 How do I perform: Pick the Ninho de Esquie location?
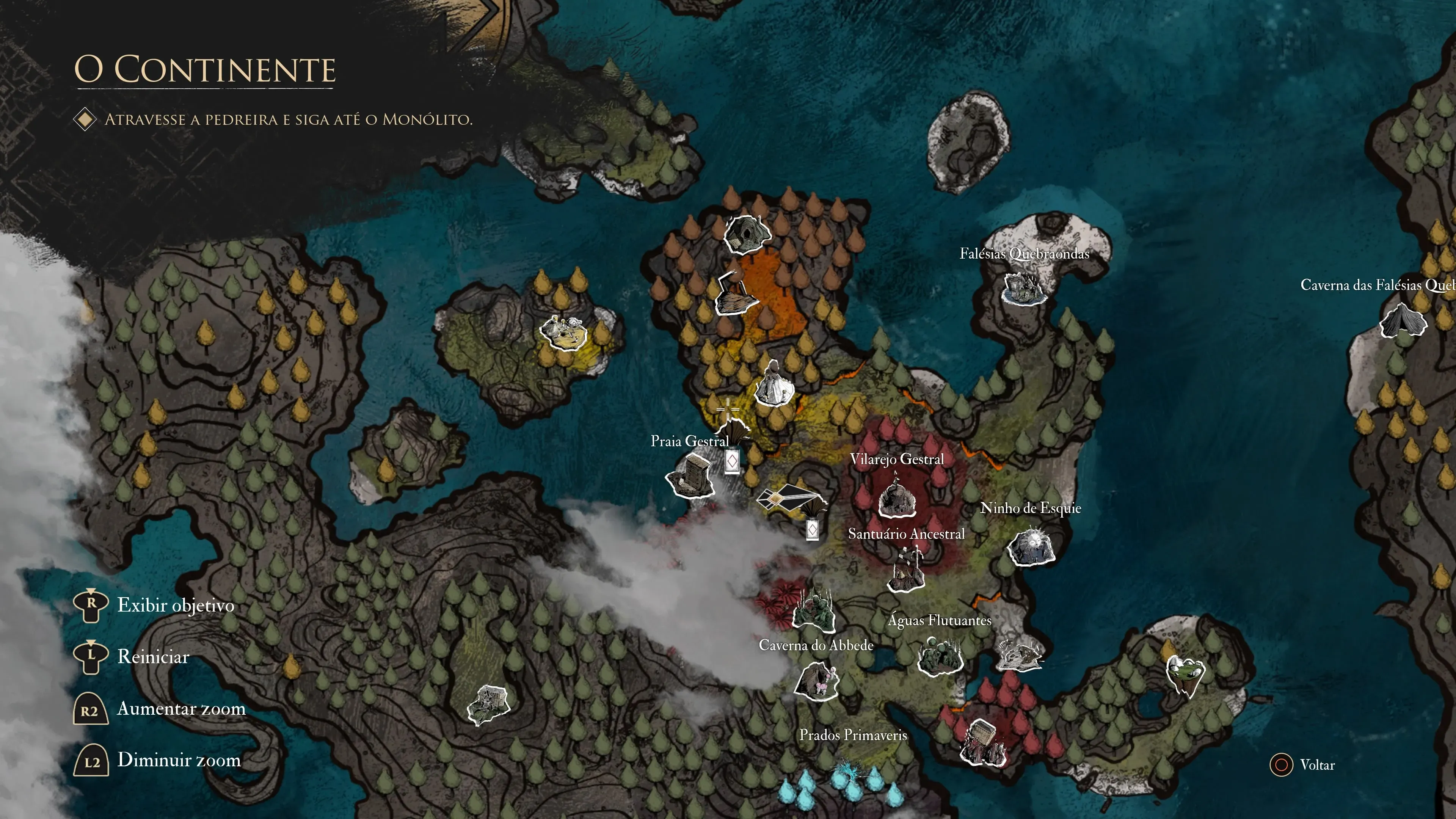(x=1031, y=546)
